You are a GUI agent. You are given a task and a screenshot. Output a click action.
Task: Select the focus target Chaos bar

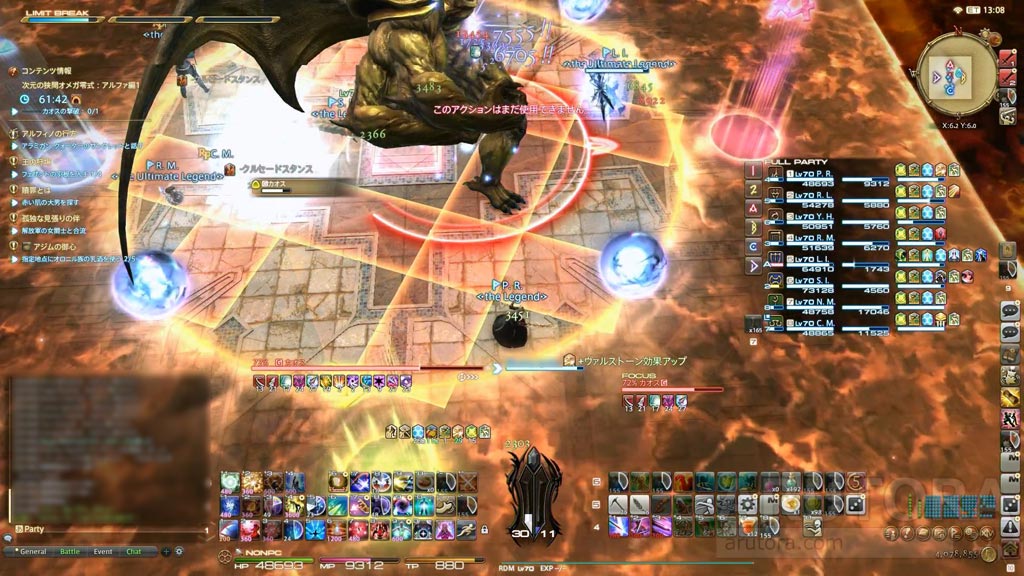pos(672,389)
